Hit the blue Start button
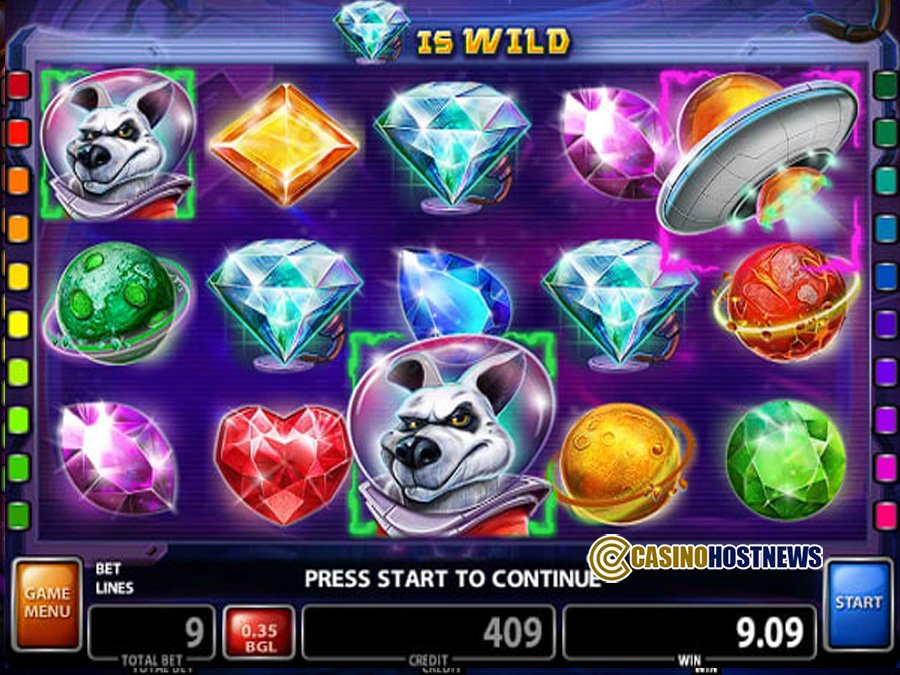The width and height of the screenshot is (900, 675). point(858,603)
